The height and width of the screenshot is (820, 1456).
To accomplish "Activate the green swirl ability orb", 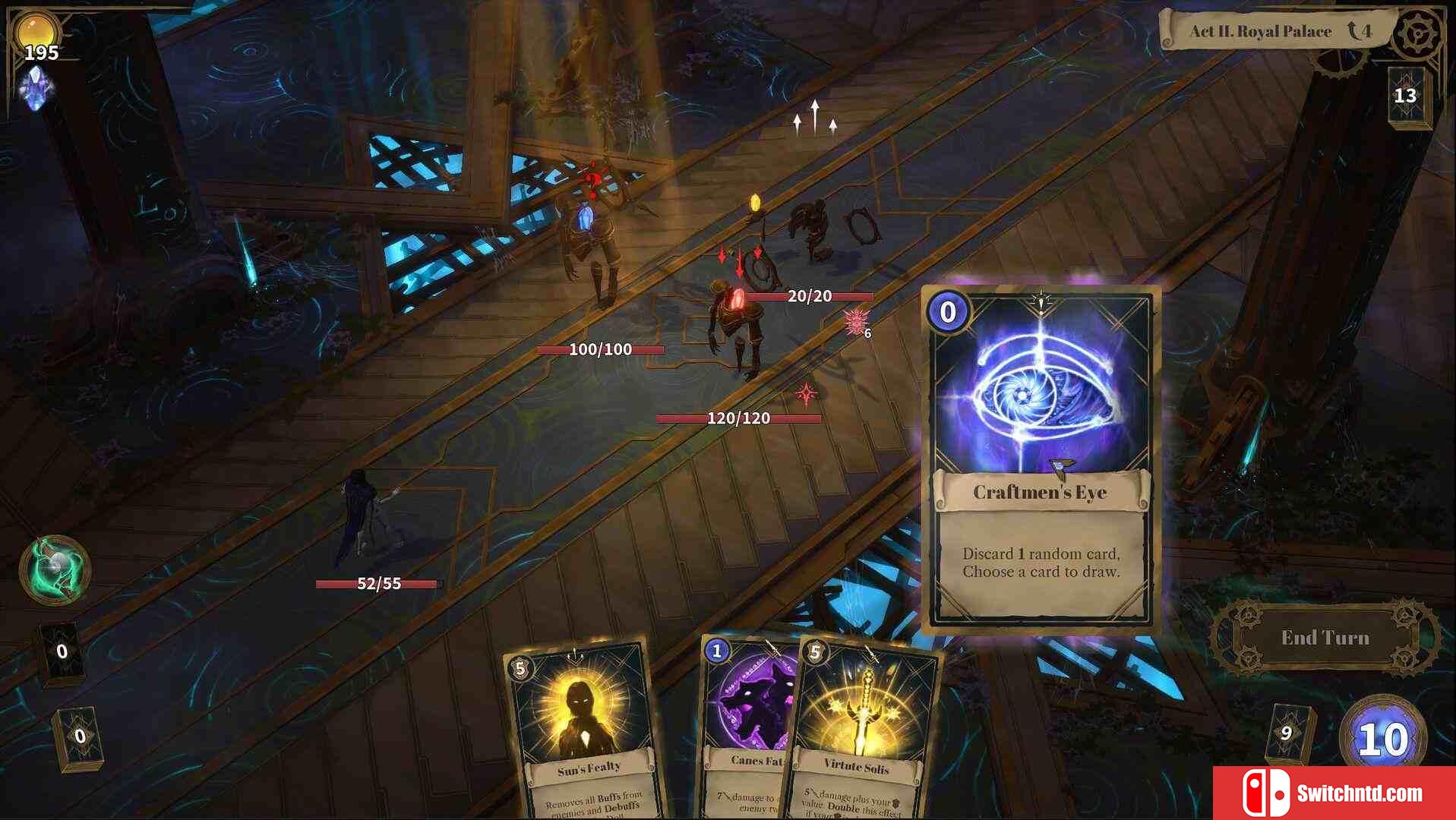I will [55, 571].
